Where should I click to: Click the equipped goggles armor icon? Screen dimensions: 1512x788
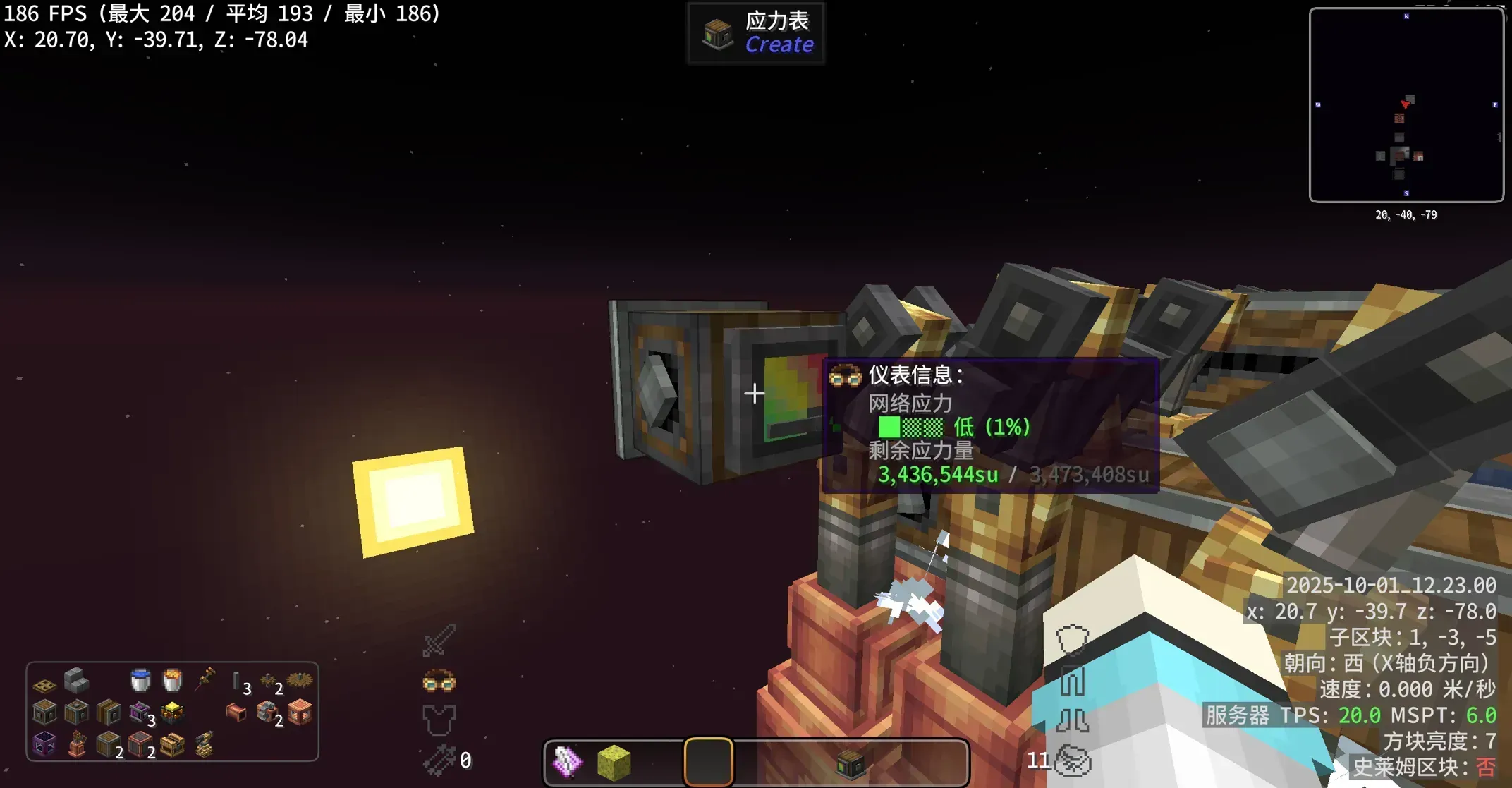click(x=439, y=681)
